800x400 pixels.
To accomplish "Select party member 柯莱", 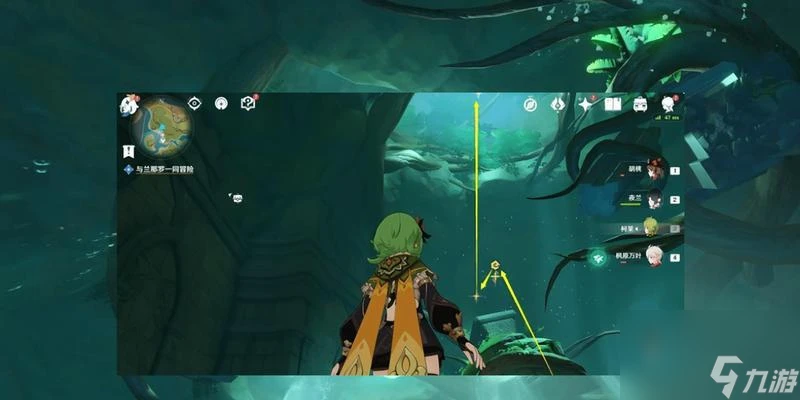I will 652,227.
